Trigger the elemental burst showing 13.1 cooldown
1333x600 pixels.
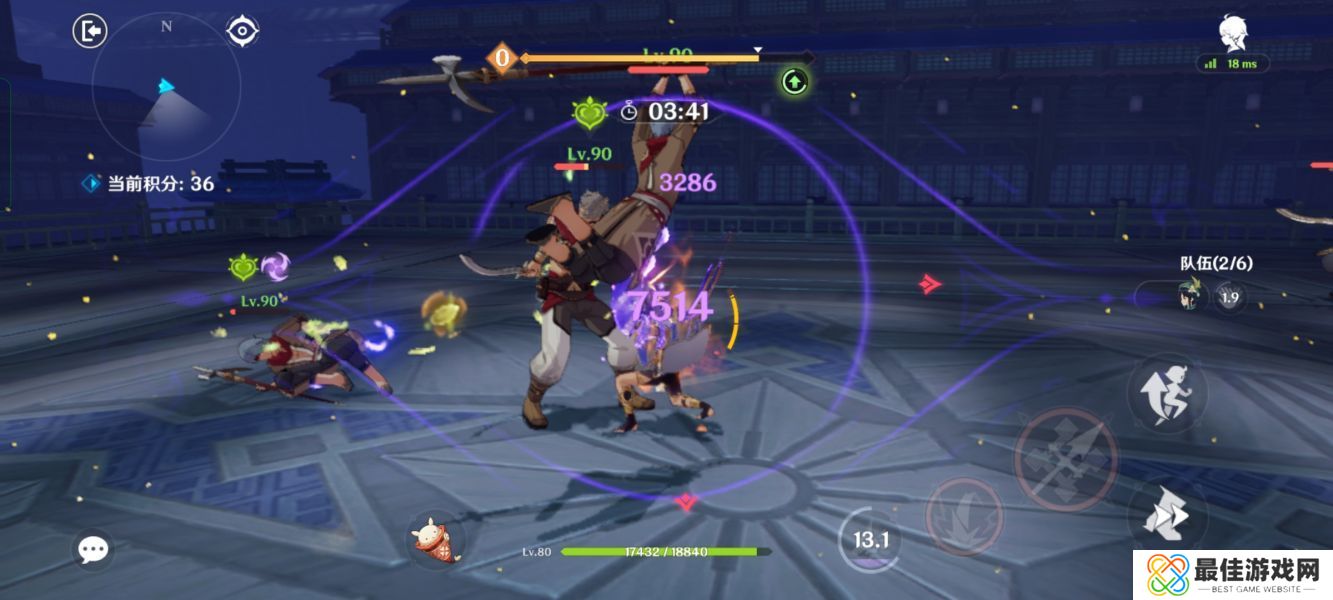[x=870, y=540]
